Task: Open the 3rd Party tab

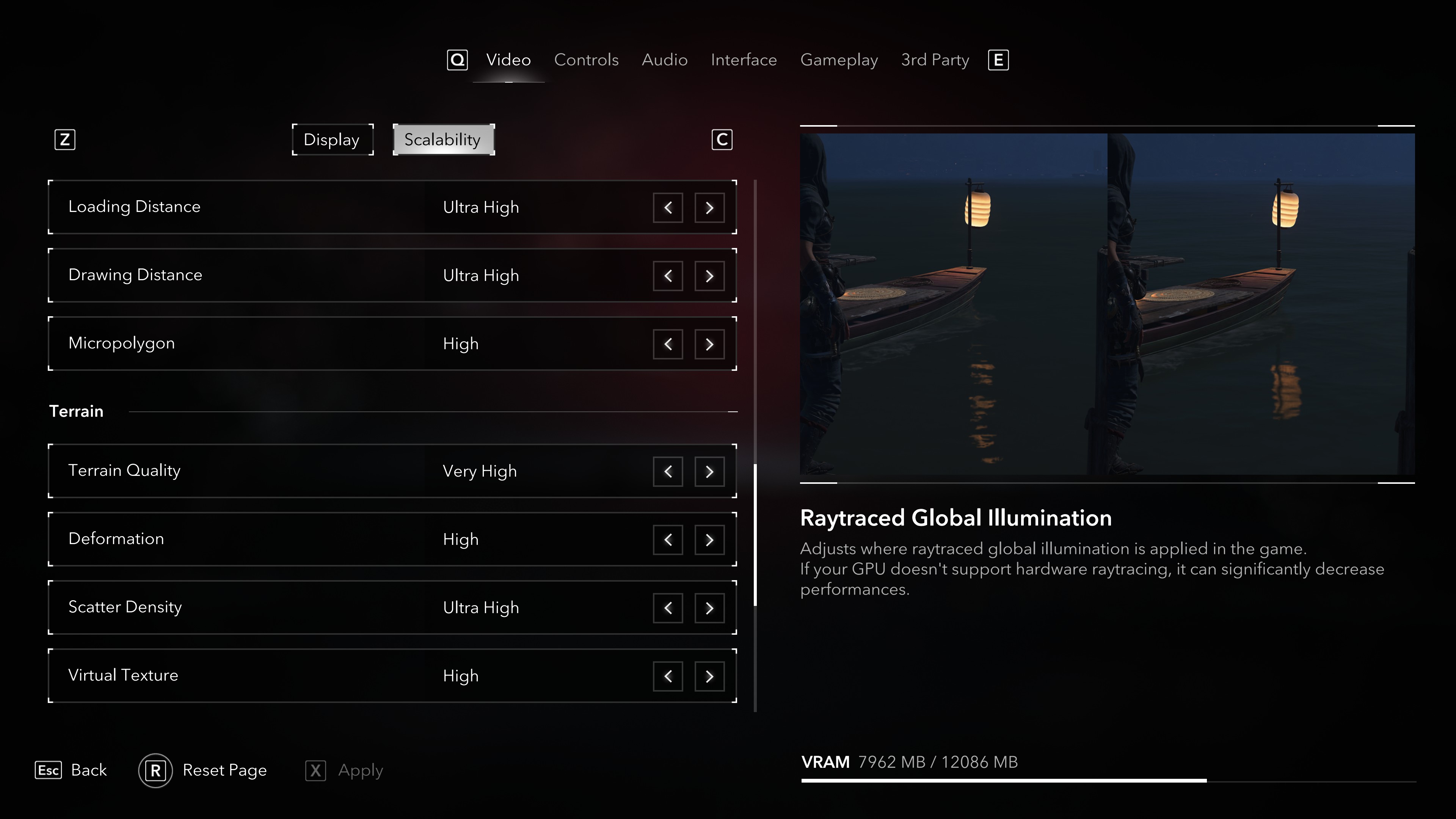Action: tap(935, 60)
